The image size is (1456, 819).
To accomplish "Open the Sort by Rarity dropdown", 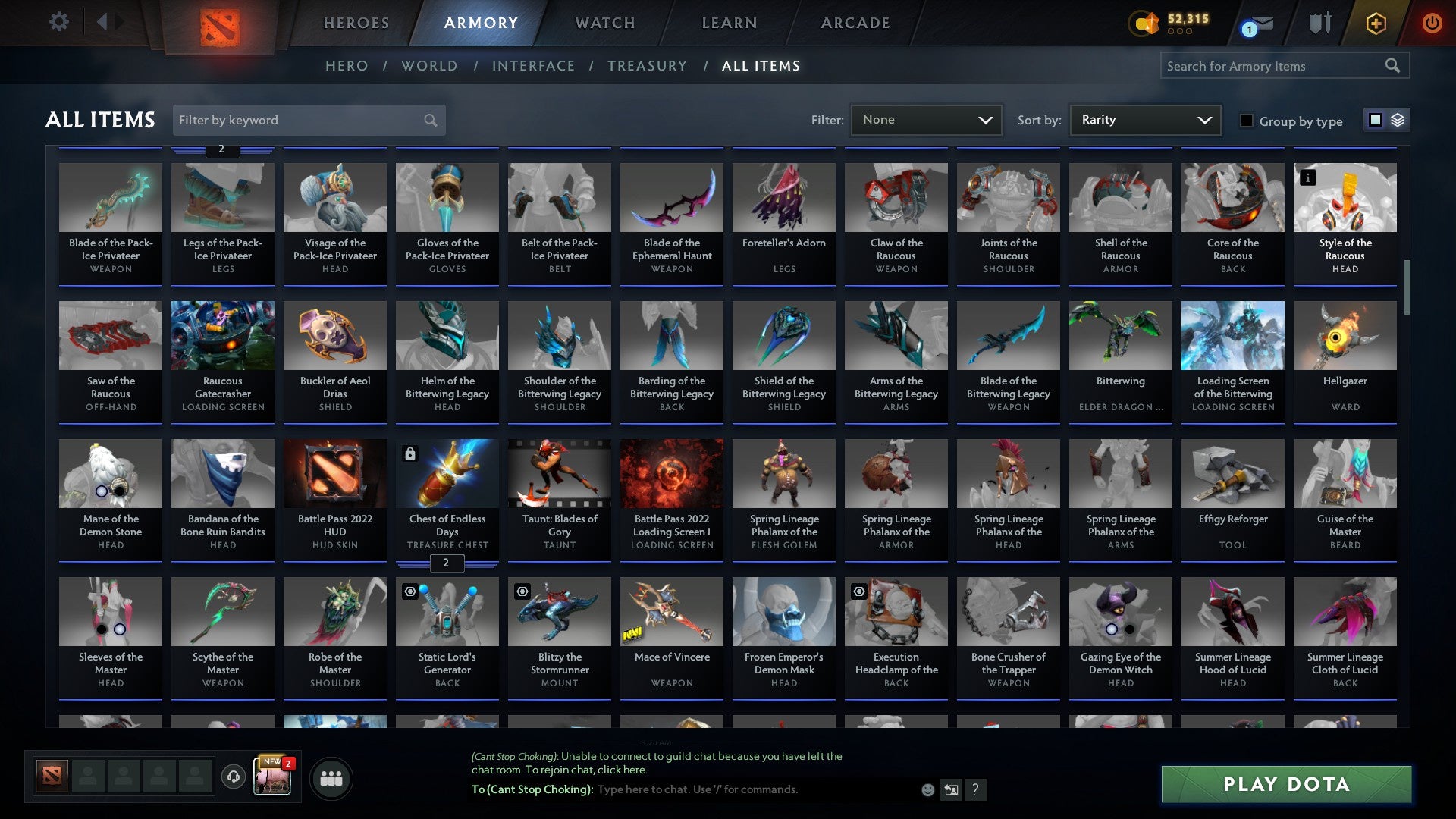I will [x=1144, y=119].
